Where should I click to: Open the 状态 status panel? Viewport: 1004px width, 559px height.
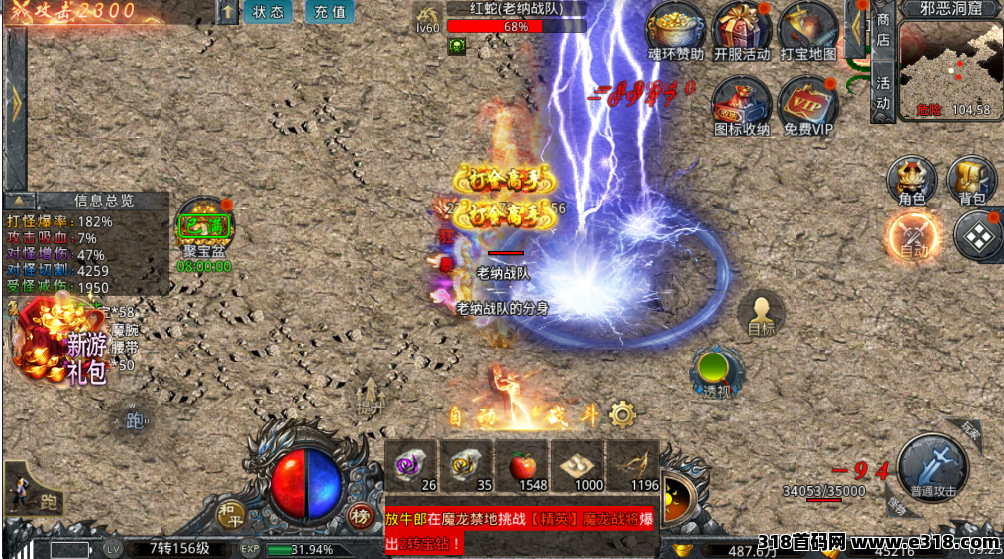click(x=268, y=12)
